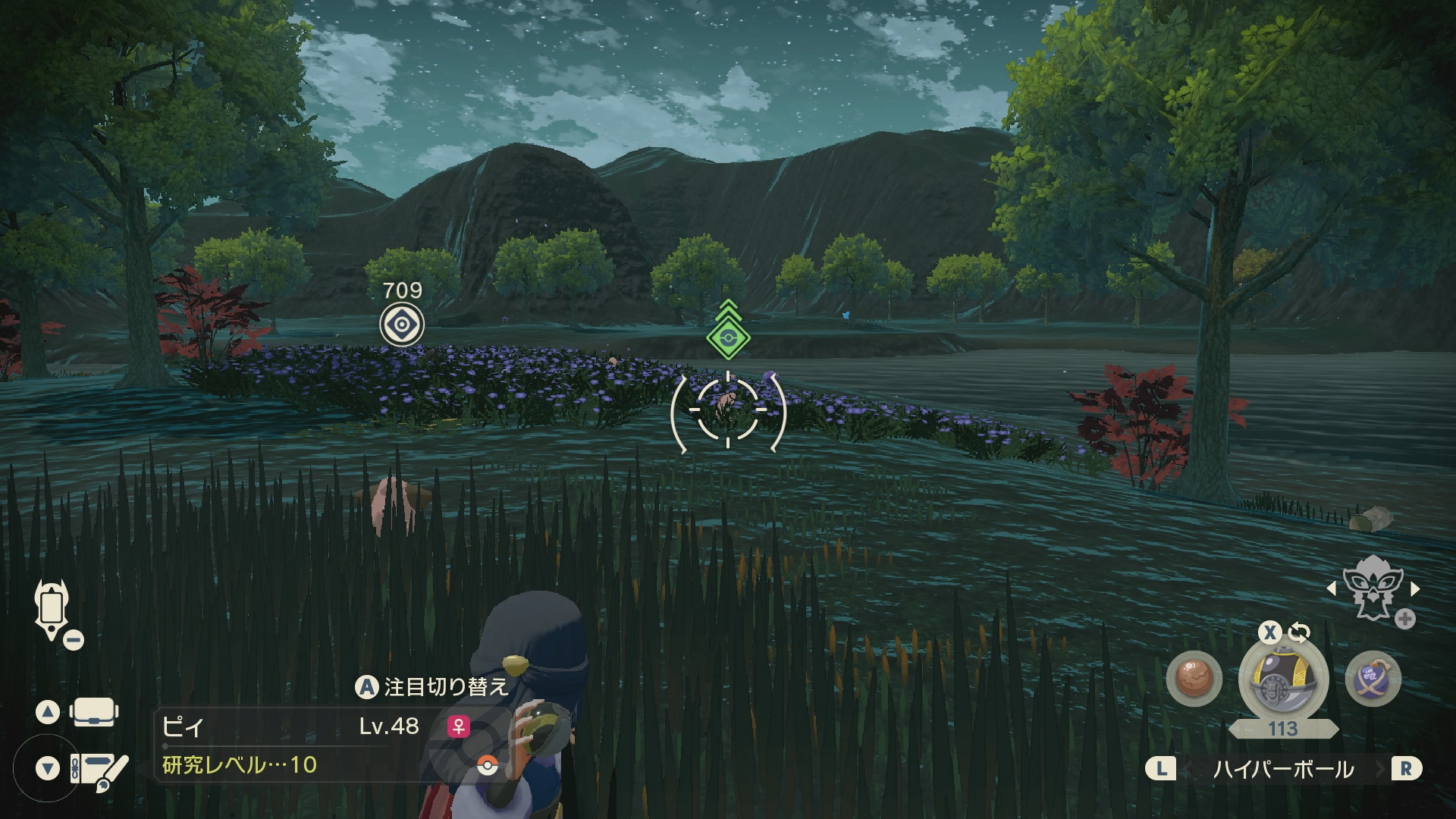Toggle the swap arrows above the ball

coord(1299,632)
